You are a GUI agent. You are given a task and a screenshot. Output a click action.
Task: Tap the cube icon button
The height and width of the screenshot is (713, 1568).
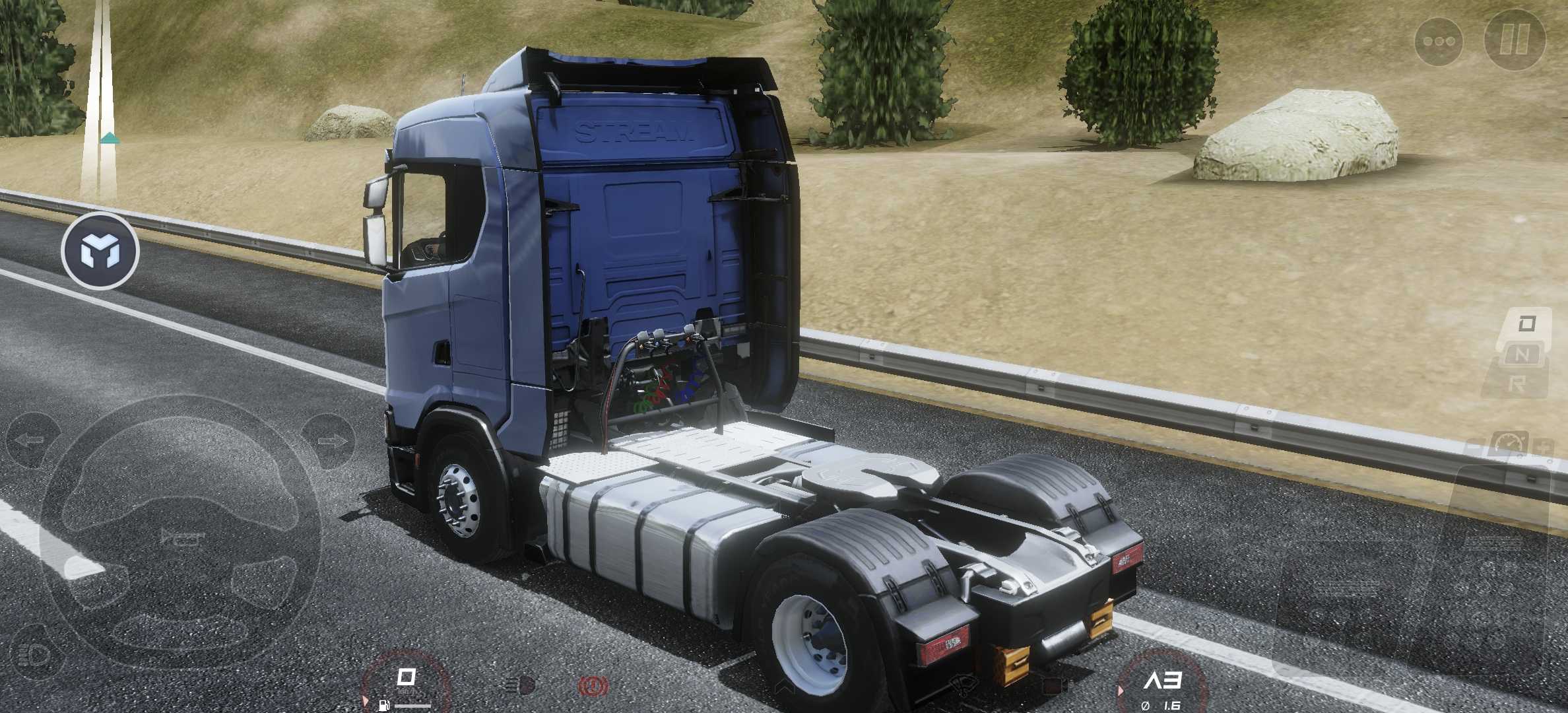pos(100,251)
